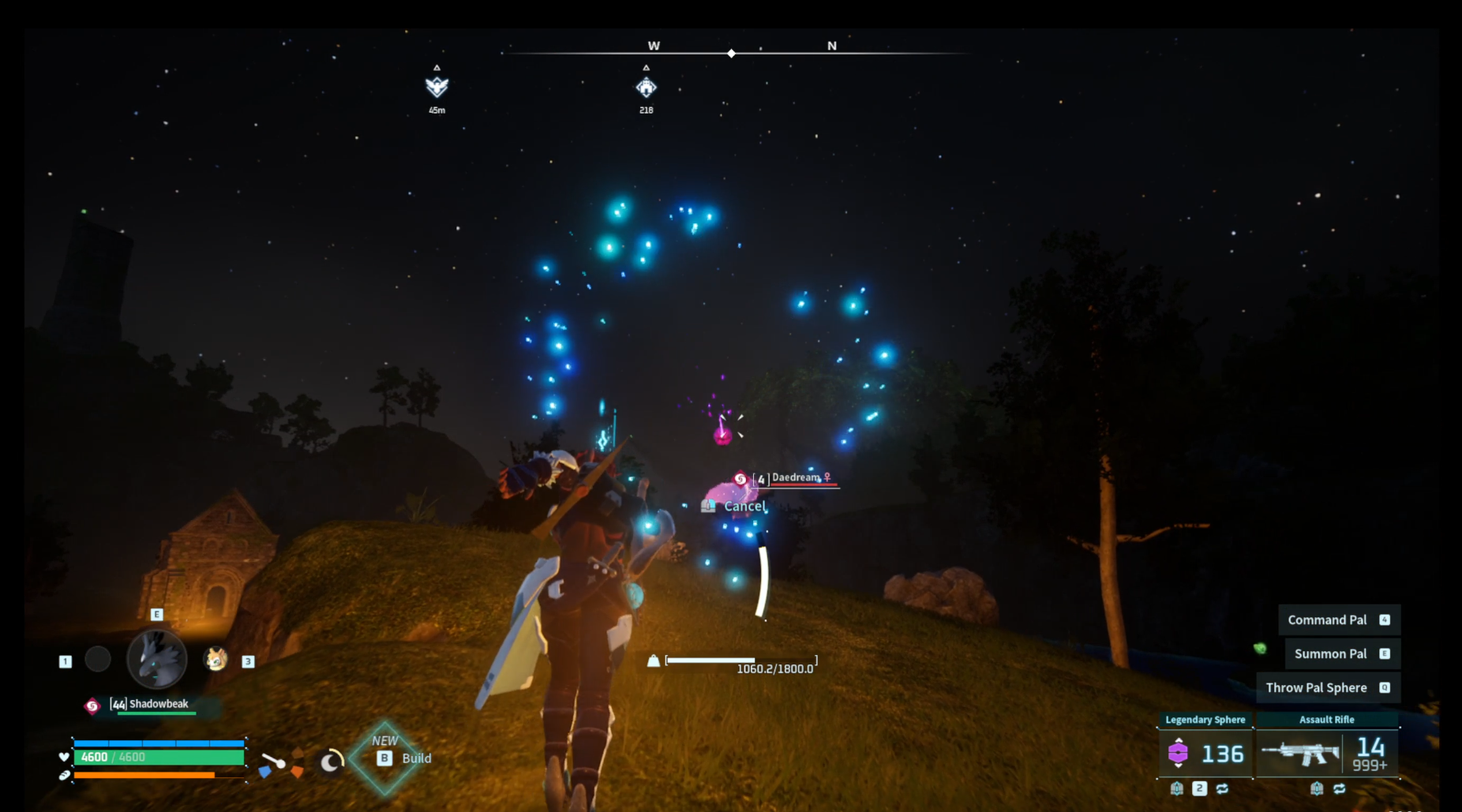Click the crescent moon time-of-day icon

tap(332, 761)
